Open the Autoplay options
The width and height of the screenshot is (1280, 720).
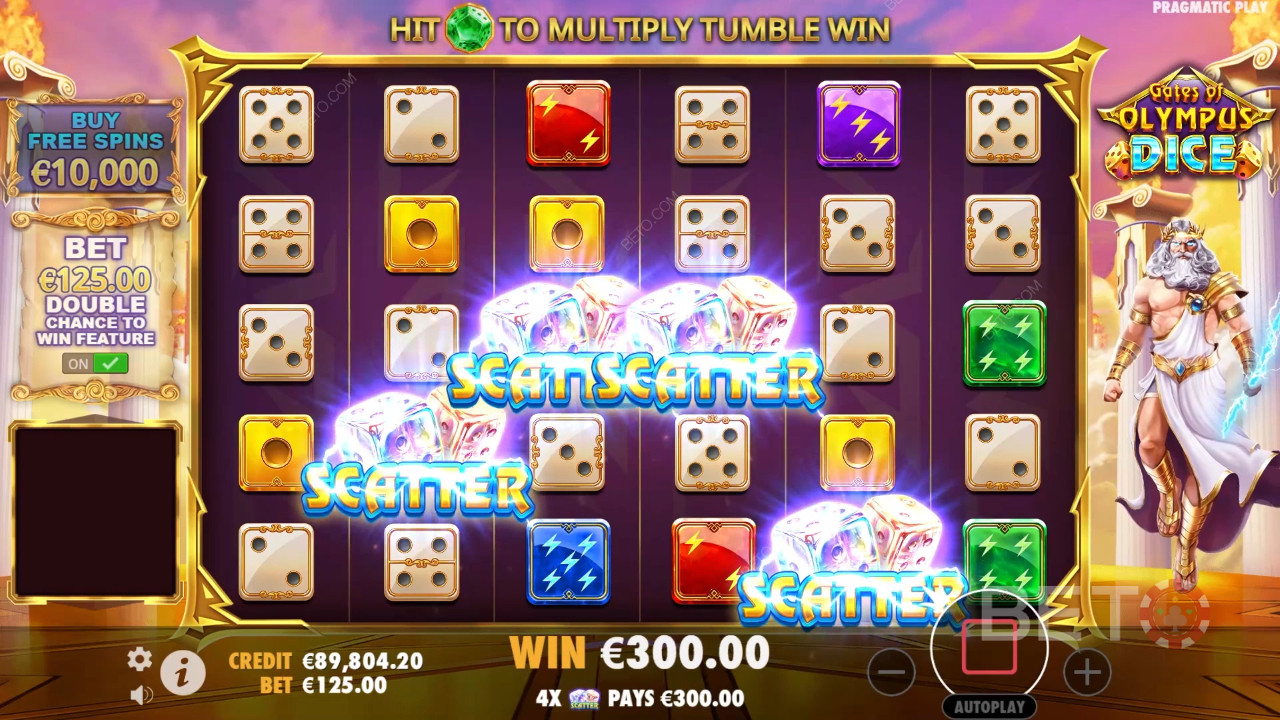point(989,707)
